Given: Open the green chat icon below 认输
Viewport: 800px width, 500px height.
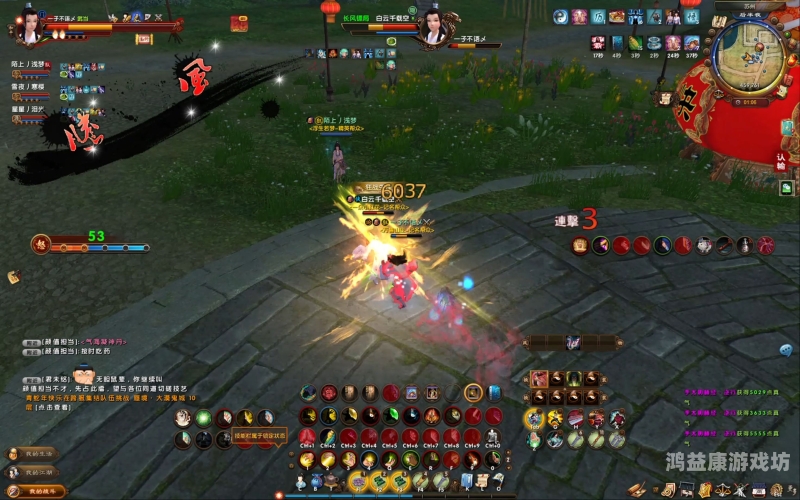Looking at the screenshot, I should pos(787,187).
